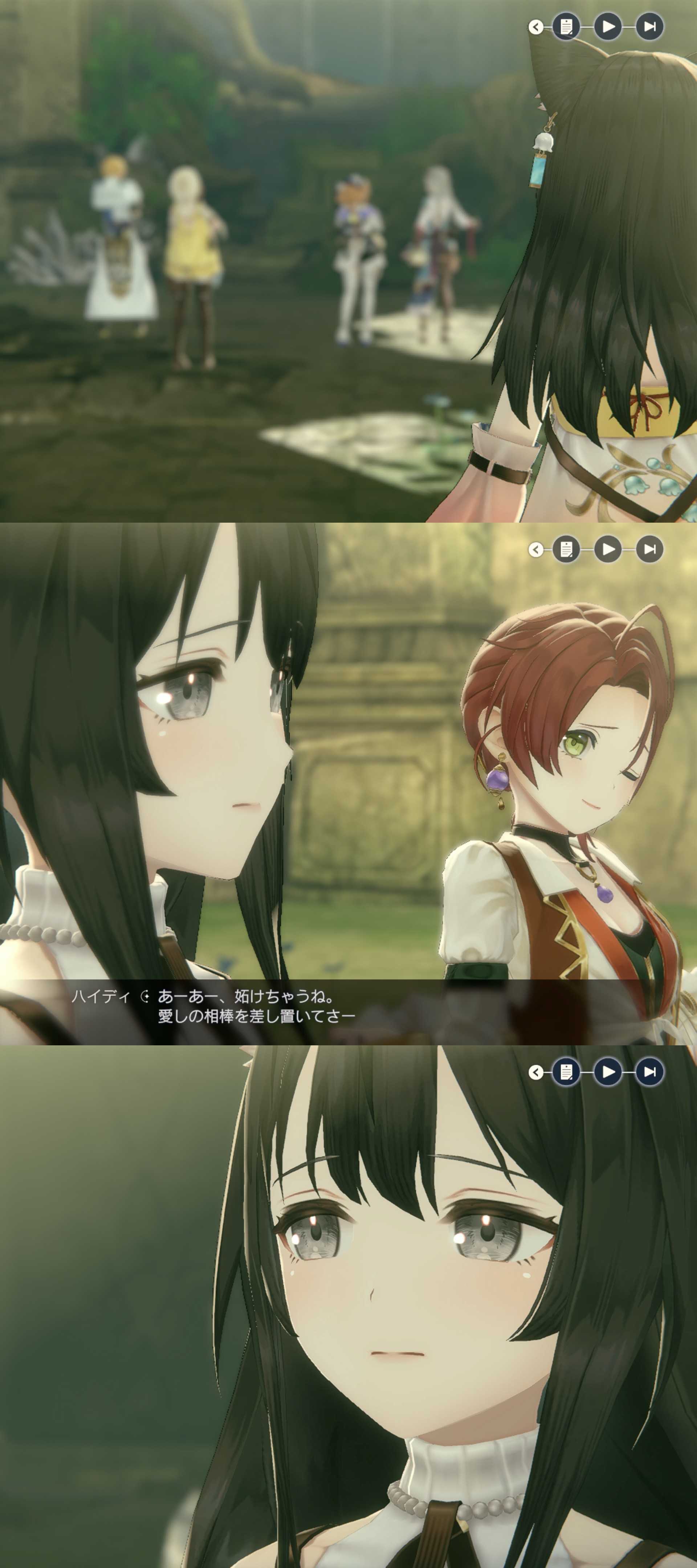697x1568 pixels.
Task: Skip the scene in the front-facing close-up frame
Action: (649, 1072)
